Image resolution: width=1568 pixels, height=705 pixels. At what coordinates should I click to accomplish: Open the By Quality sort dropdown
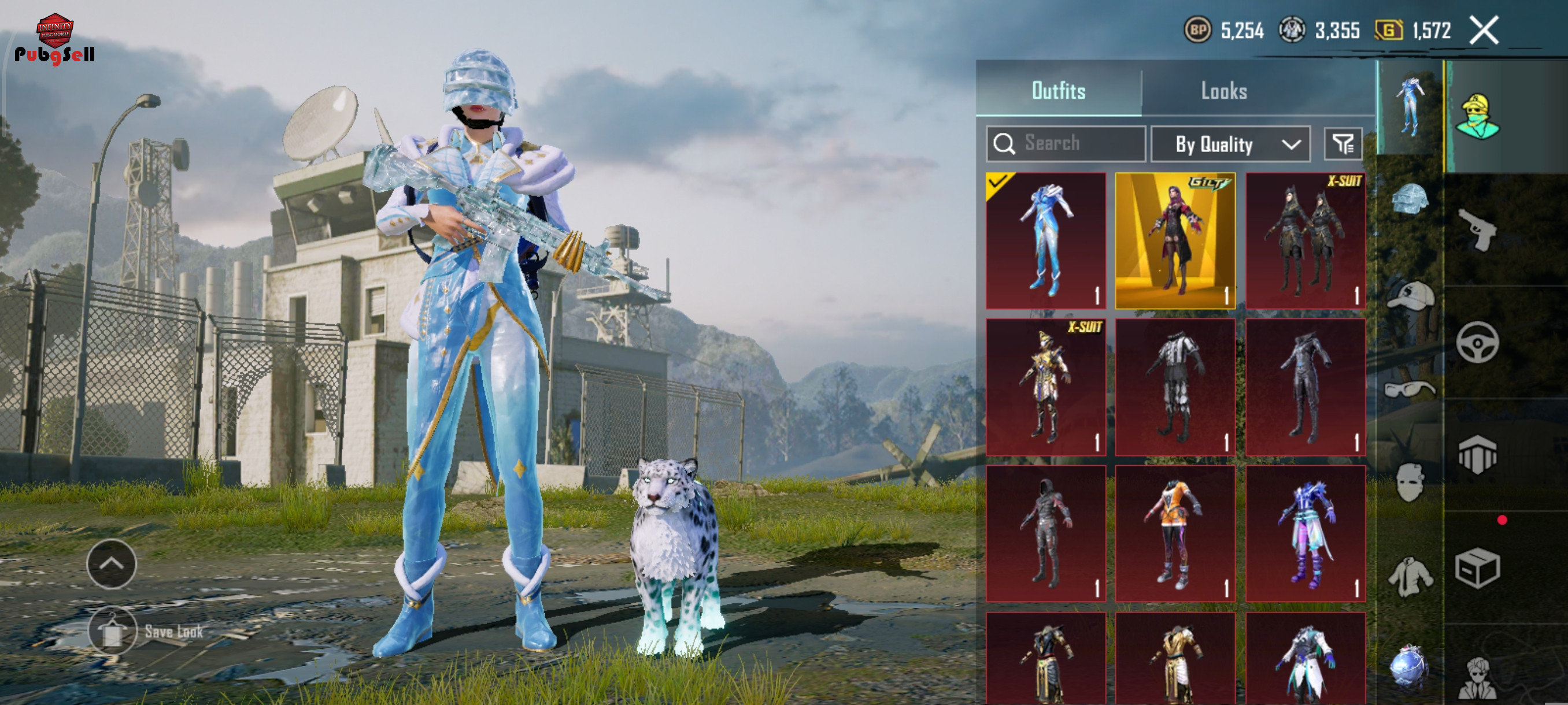point(1230,144)
